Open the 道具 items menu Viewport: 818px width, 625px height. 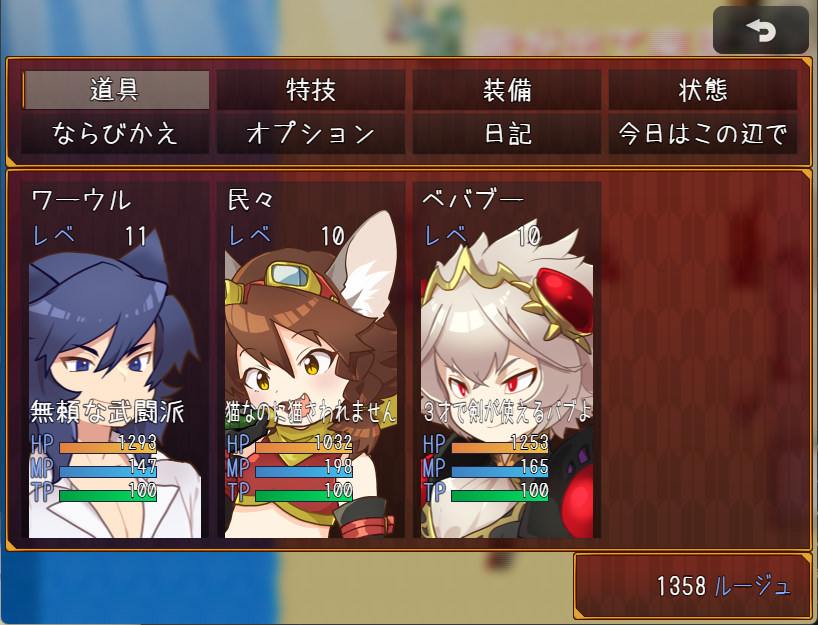tap(115, 90)
